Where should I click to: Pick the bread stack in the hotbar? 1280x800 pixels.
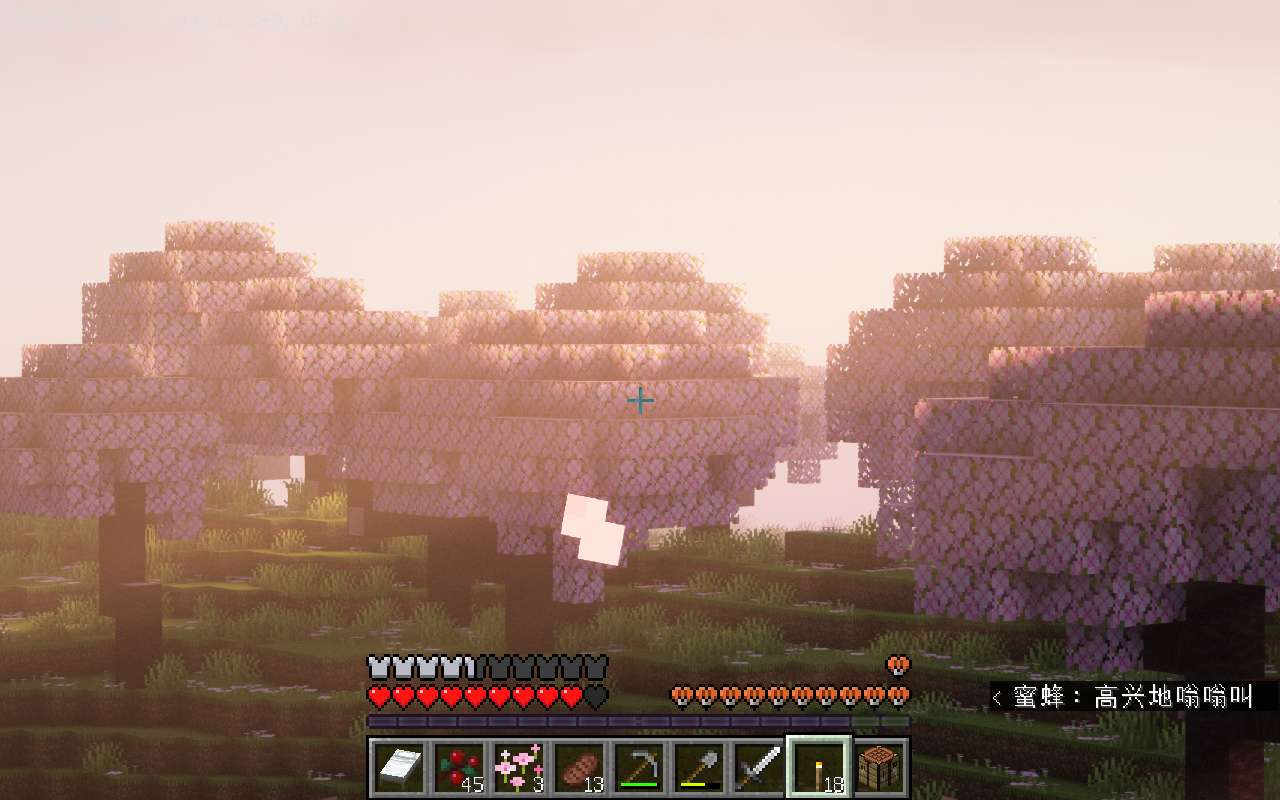pos(579,768)
